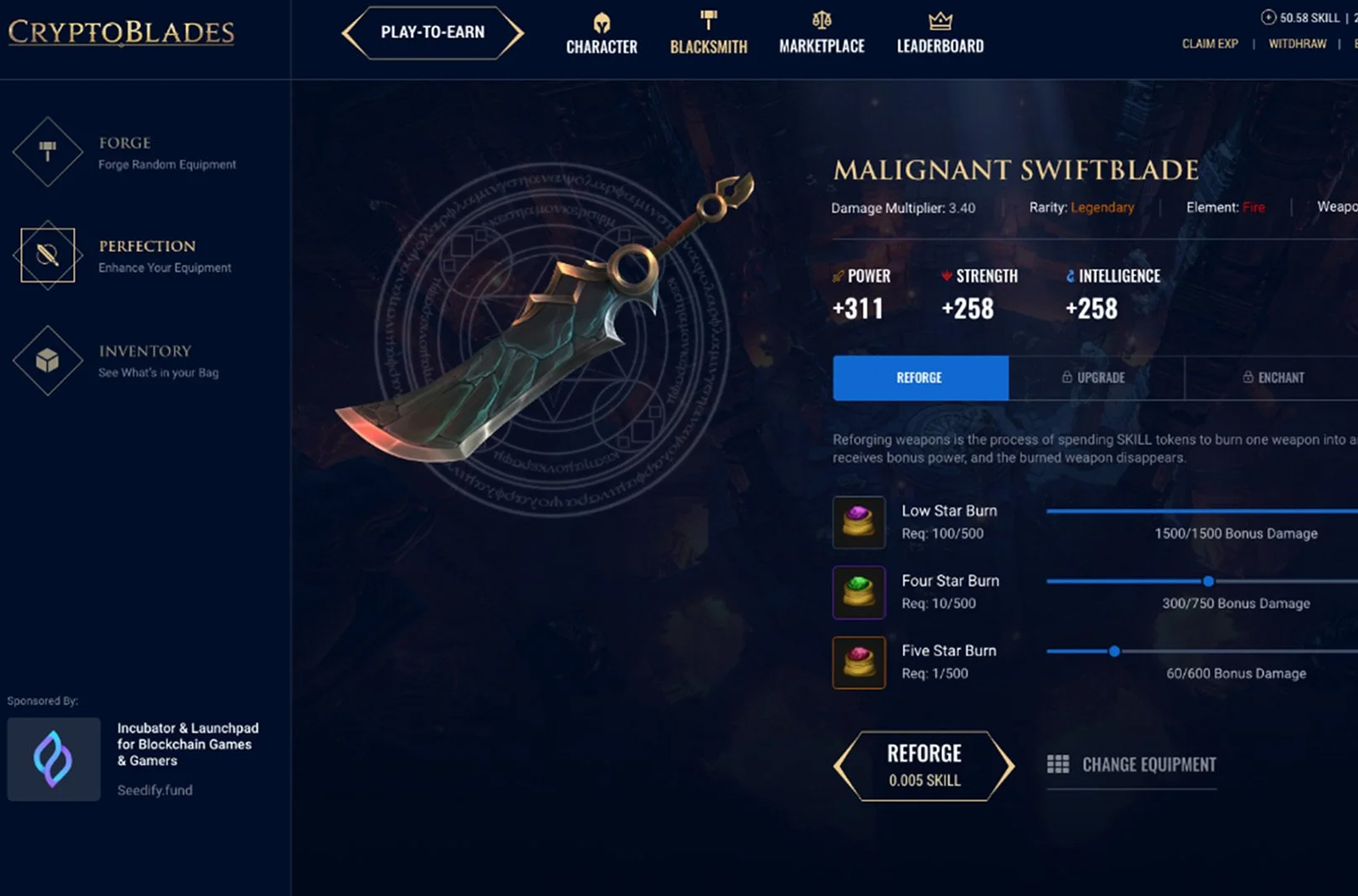
Task: Click the Change Equipment grid icon
Action: click(x=1060, y=764)
